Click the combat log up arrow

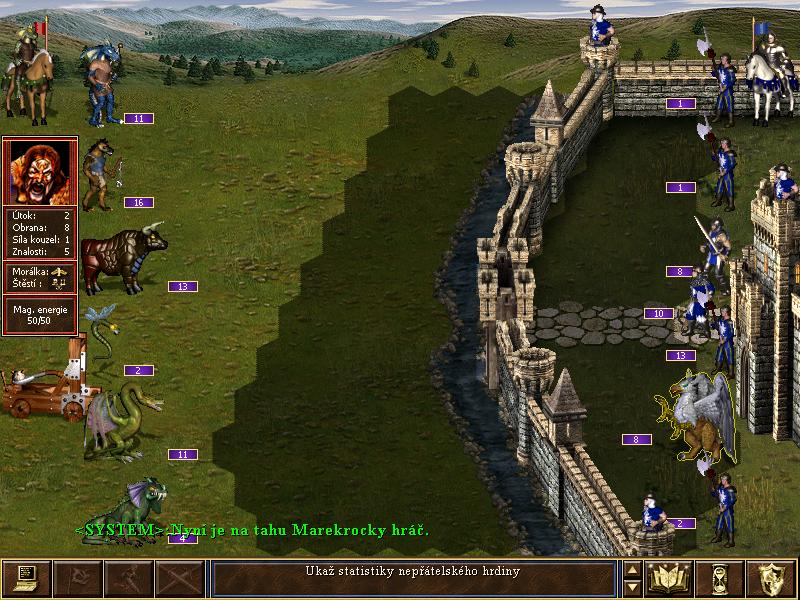coord(632,570)
